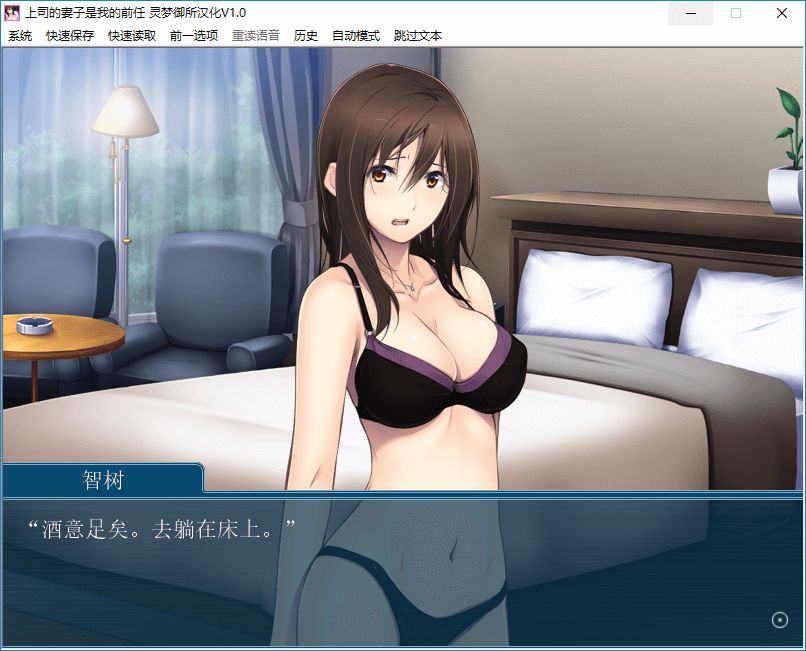Open the 历史 history log
This screenshot has height=651, width=806.
(306, 35)
